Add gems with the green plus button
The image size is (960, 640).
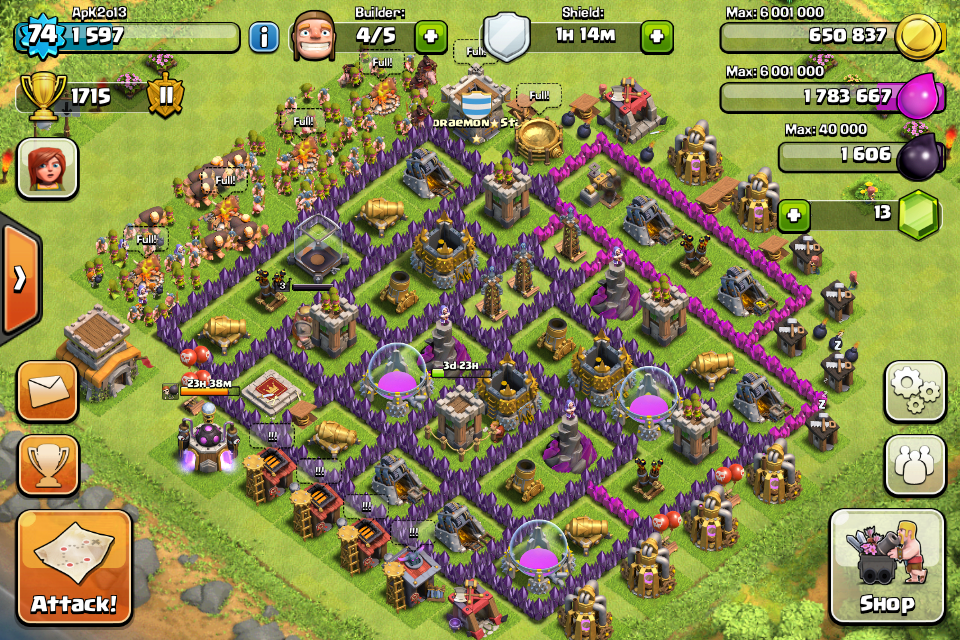click(794, 215)
